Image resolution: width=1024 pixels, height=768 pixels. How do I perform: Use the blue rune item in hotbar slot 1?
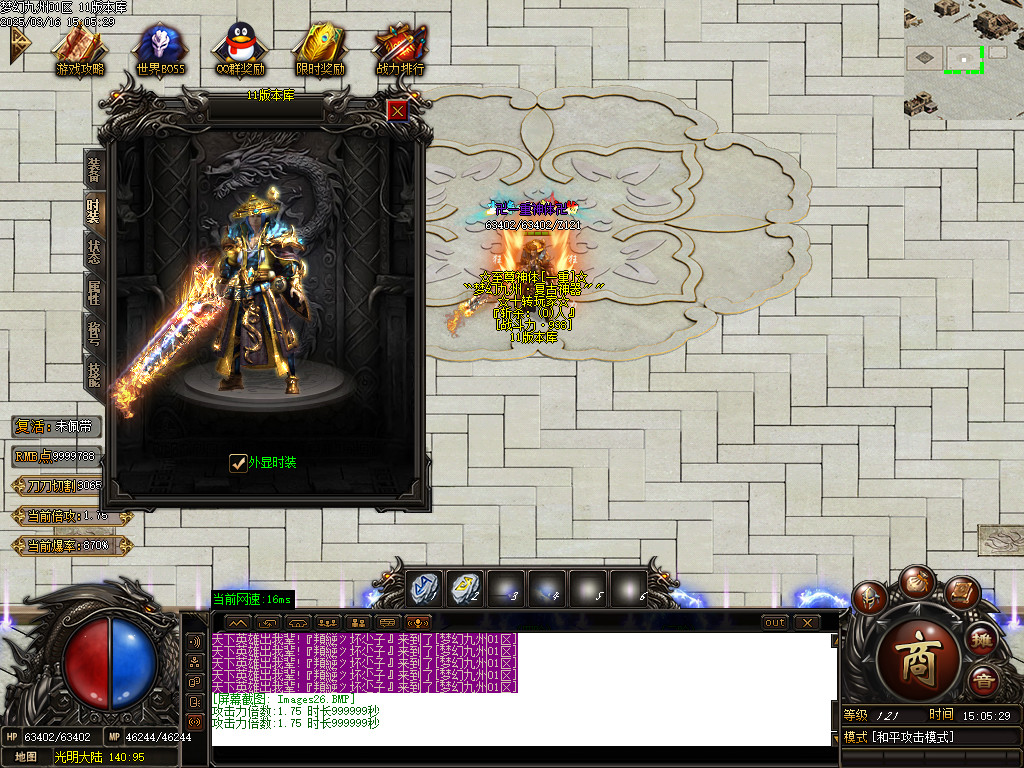pos(424,588)
